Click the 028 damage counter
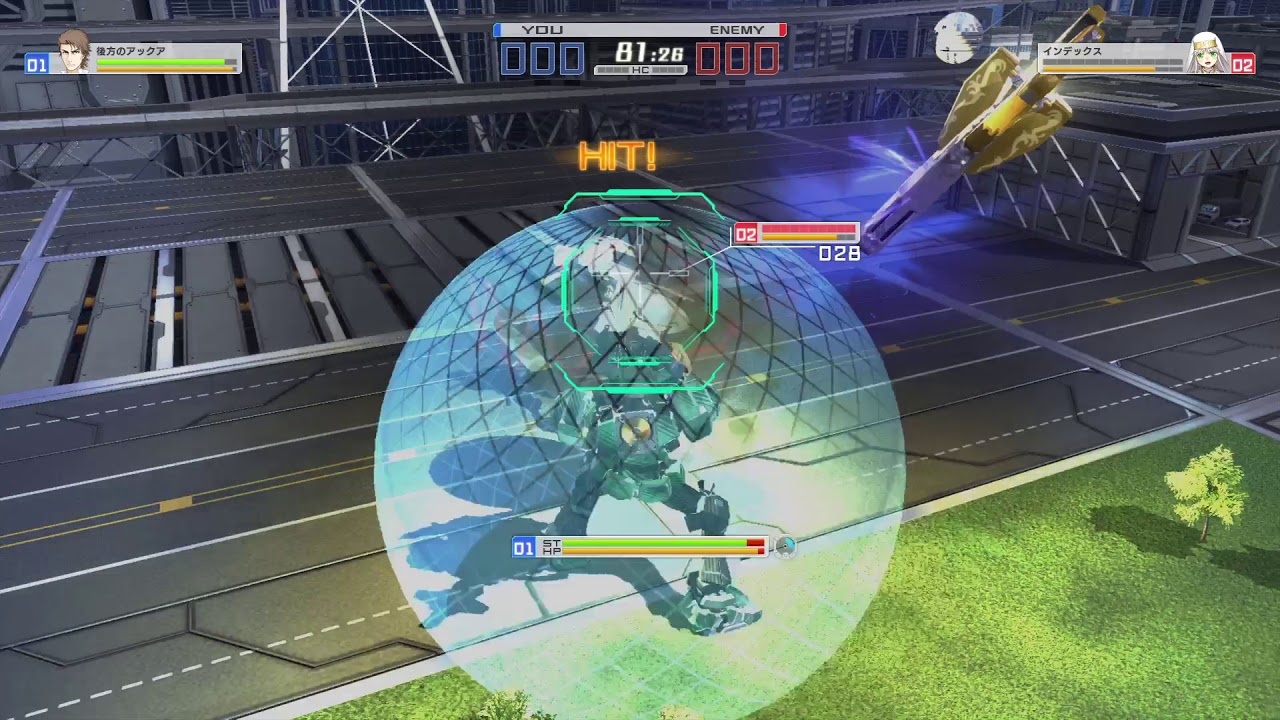Image resolution: width=1280 pixels, height=720 pixels. 837,254
